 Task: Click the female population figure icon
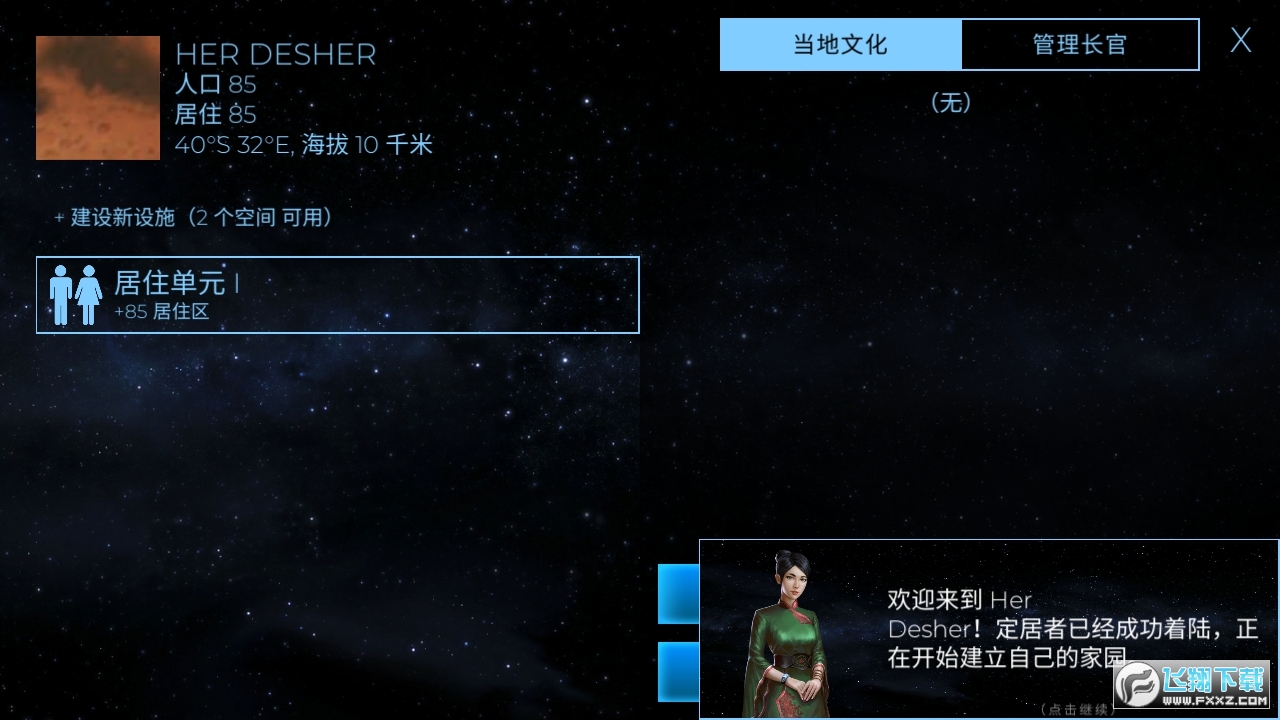pos(88,294)
